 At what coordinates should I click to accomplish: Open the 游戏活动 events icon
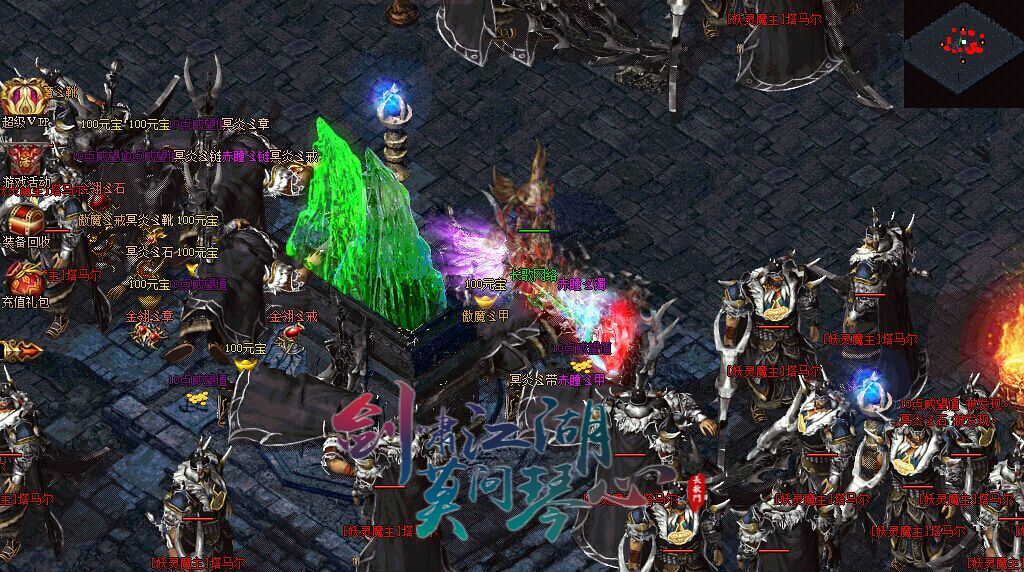click(x=22, y=158)
